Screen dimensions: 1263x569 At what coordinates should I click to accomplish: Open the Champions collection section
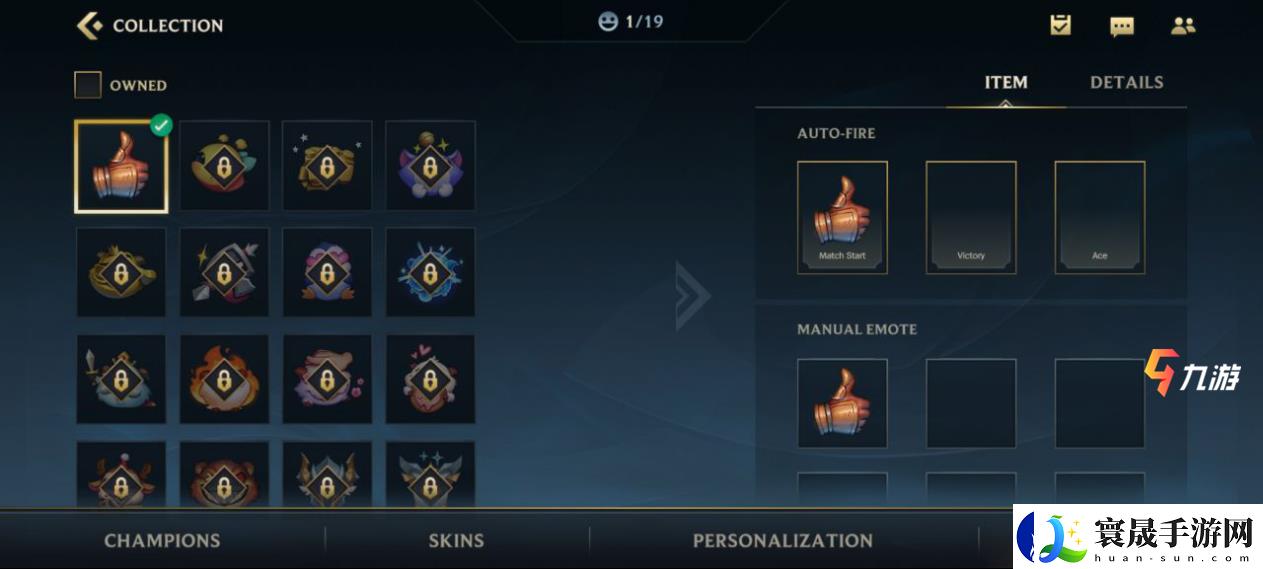(162, 541)
